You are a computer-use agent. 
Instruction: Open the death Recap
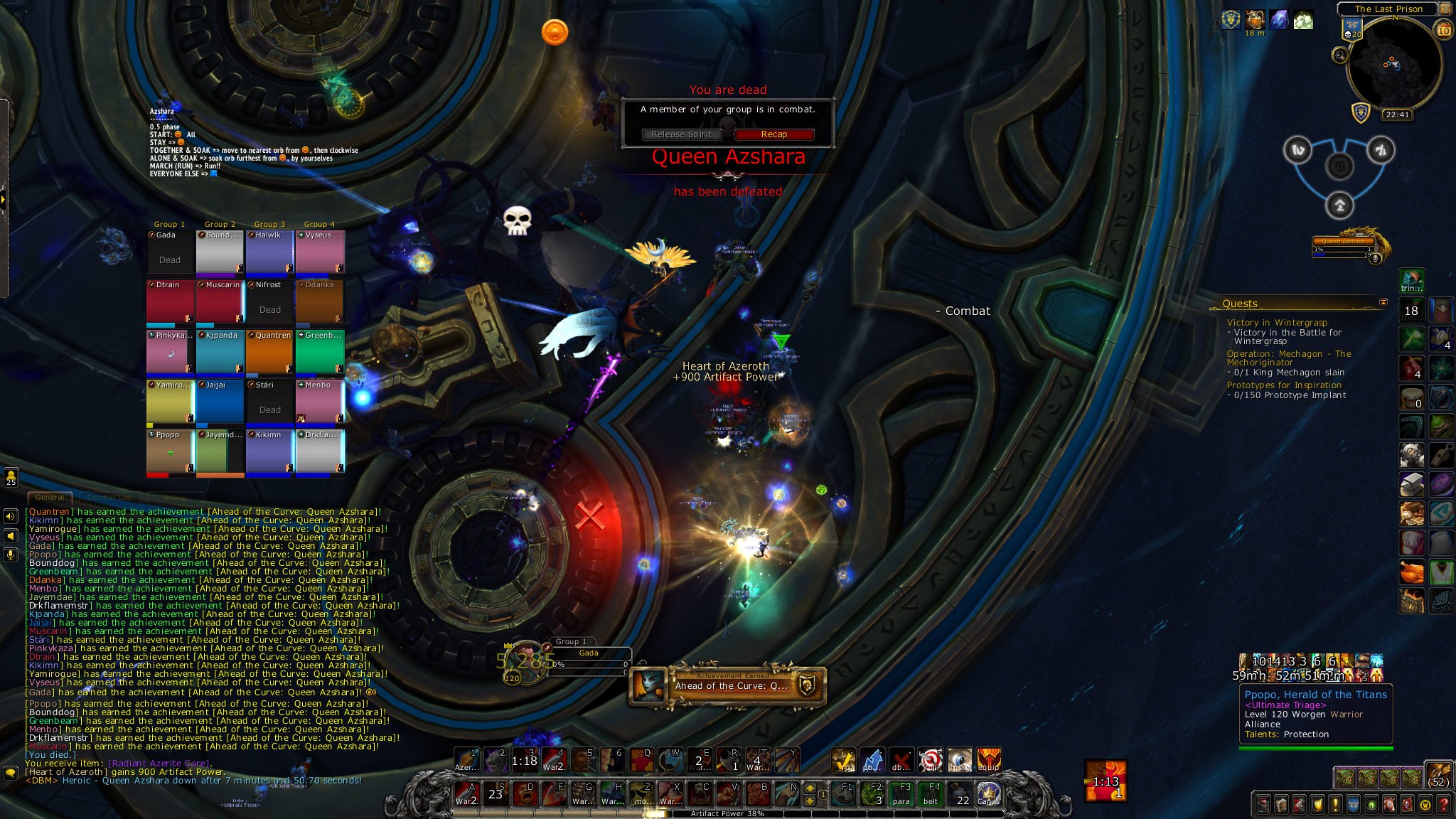pyautogui.click(x=773, y=134)
